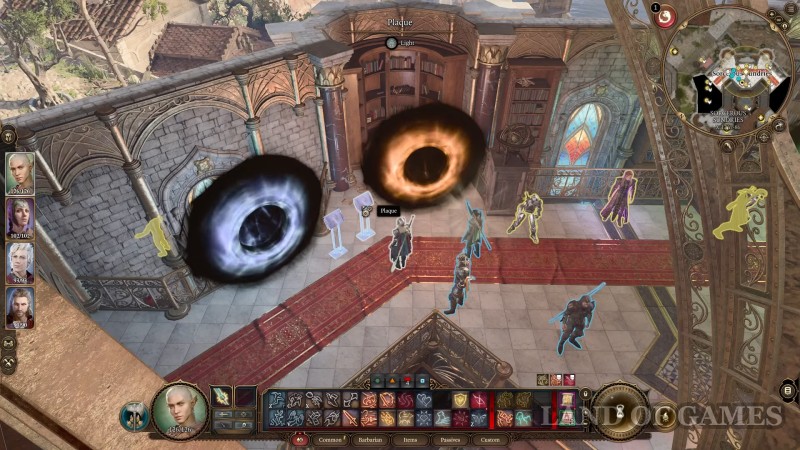Open the red round tab left of Common
Screen dimensions: 800x450
tap(299, 438)
